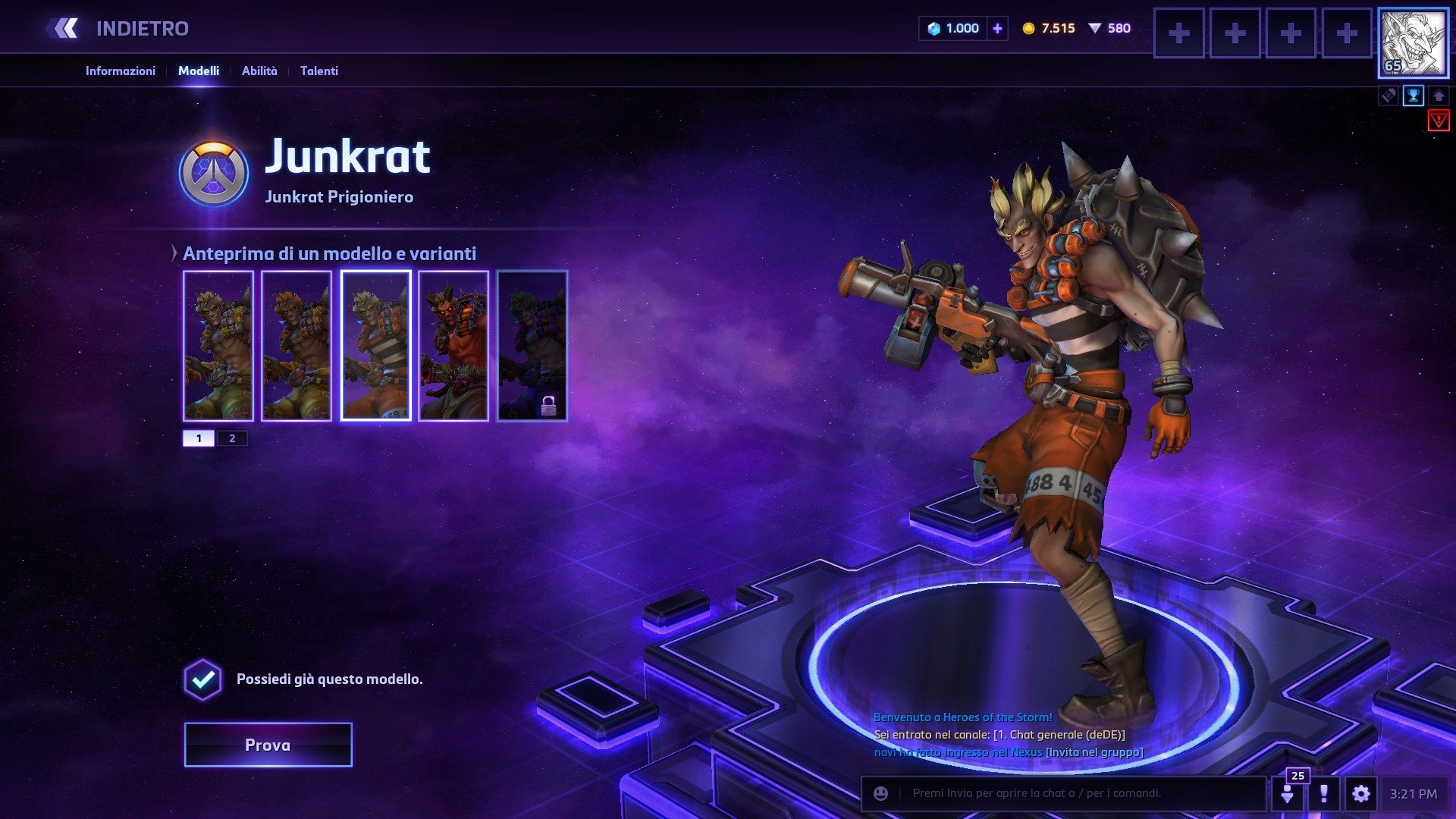This screenshot has height=819, width=1456.
Task: Select the locked blue skin variant
Action: (532, 345)
